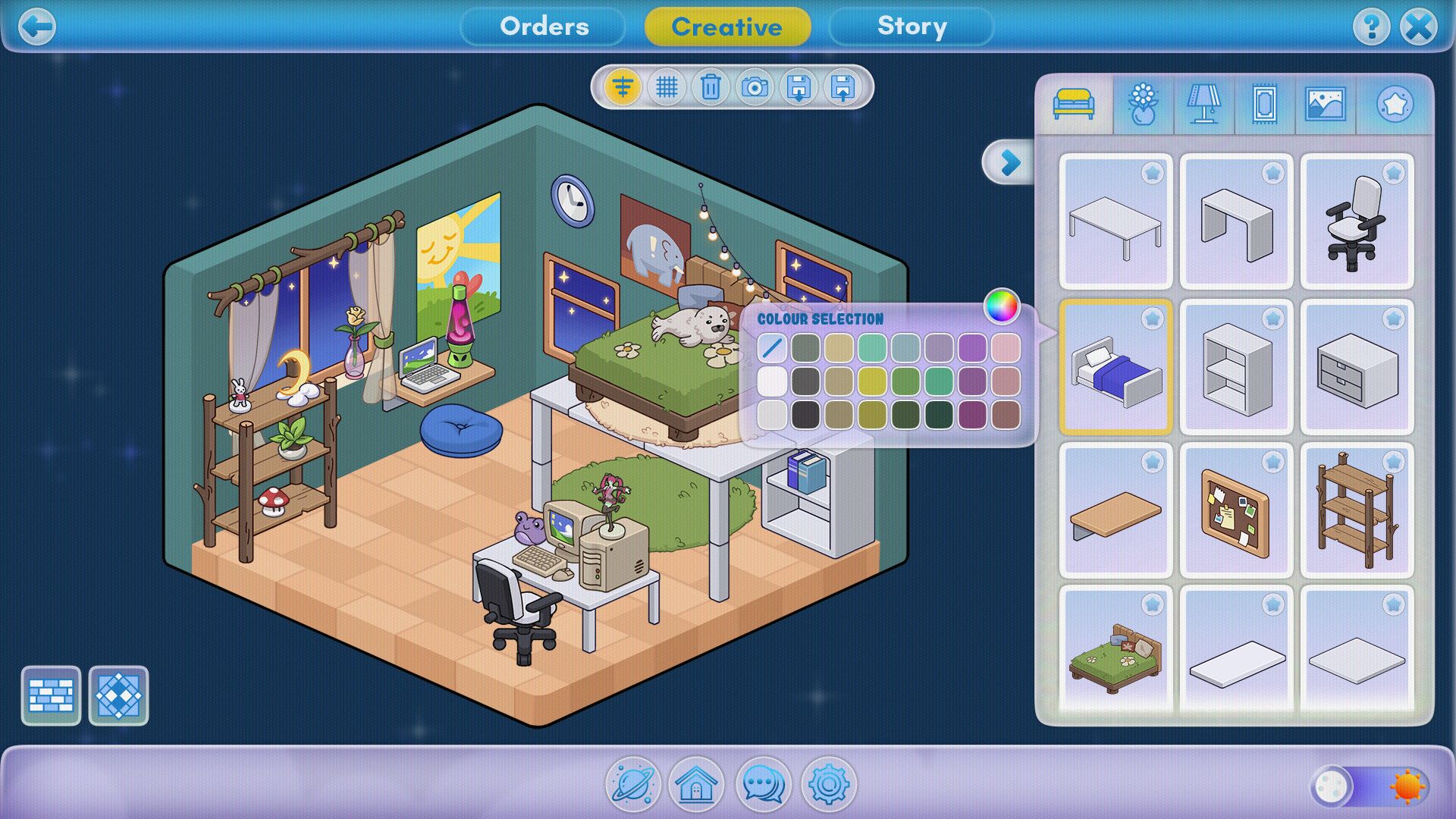The image size is (1456, 819).
Task: Delete with the trash can button
Action: (711, 87)
